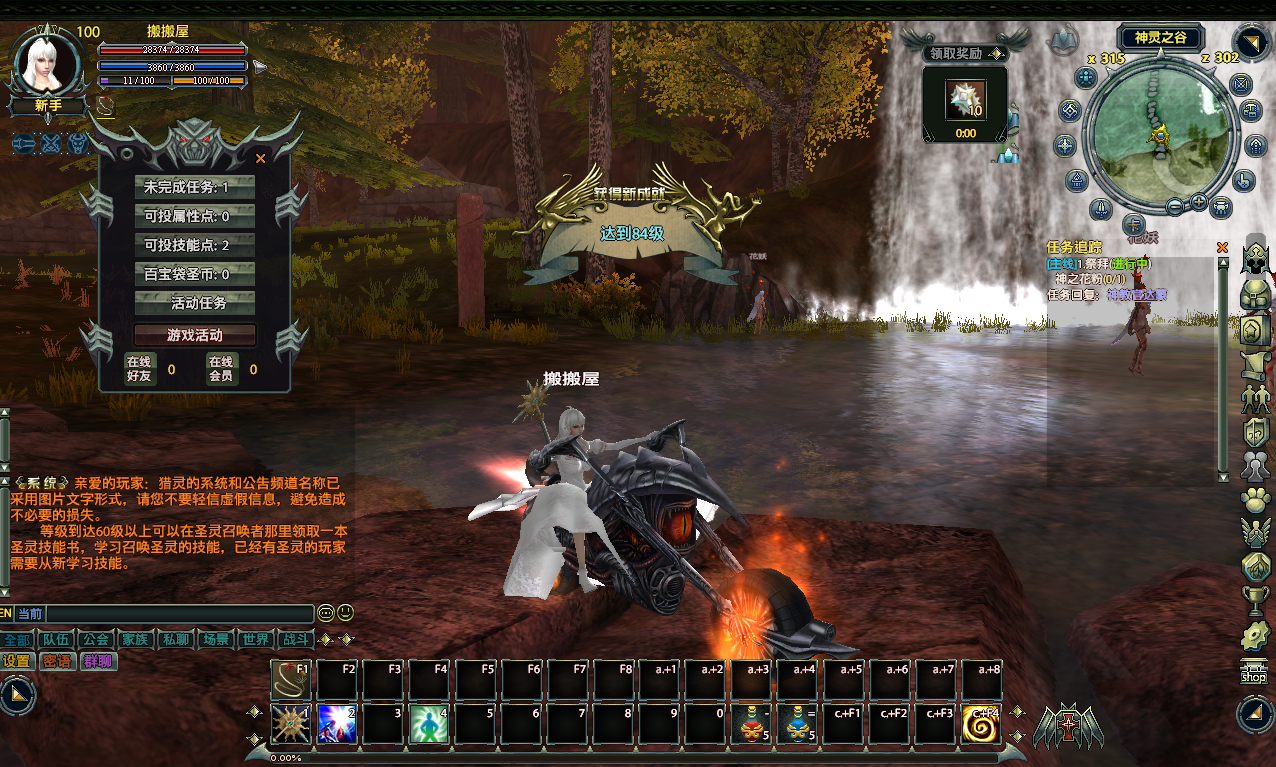Click the chat input field
The height and width of the screenshot is (767, 1276).
180,613
